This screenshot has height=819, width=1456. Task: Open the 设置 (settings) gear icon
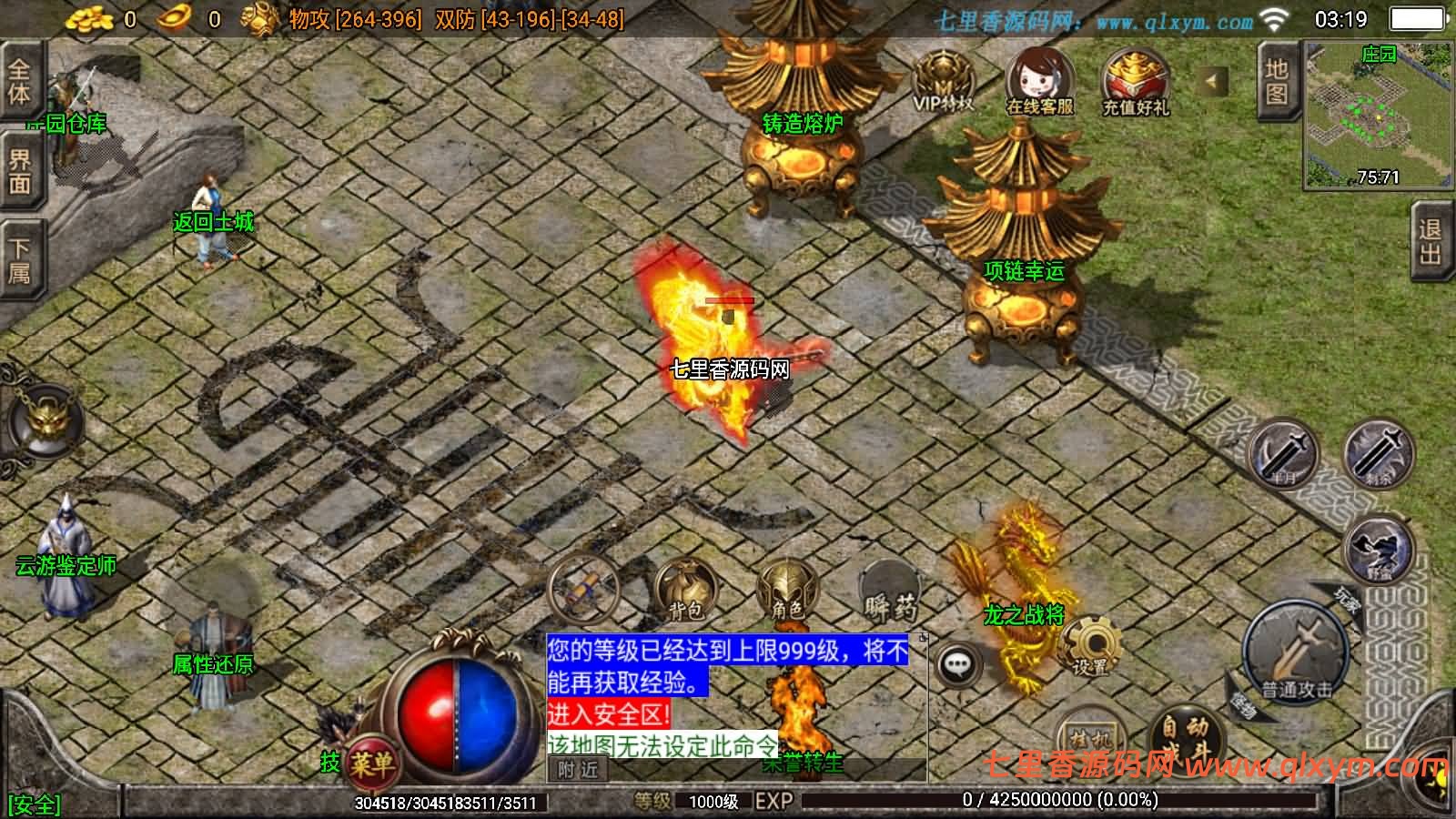pyautogui.click(x=1093, y=643)
